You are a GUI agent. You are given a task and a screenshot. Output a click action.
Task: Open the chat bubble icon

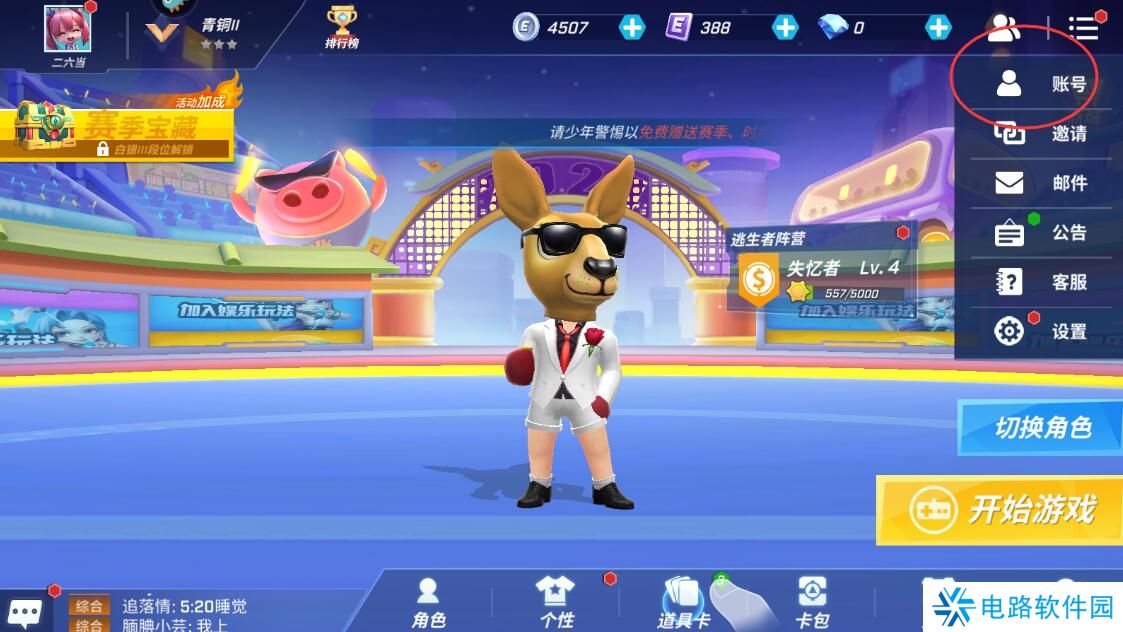coord(25,611)
